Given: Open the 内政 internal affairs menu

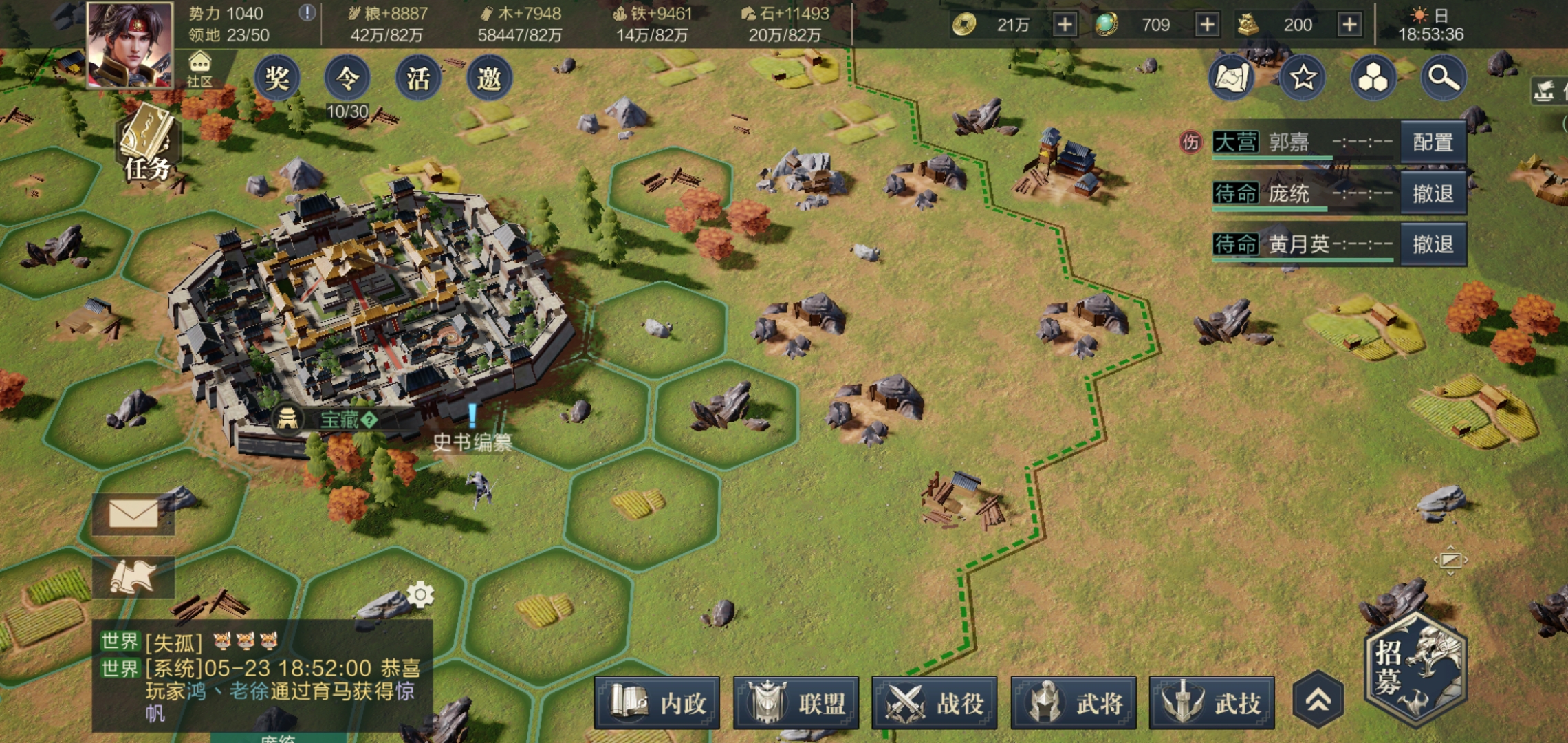Looking at the screenshot, I should 657,703.
